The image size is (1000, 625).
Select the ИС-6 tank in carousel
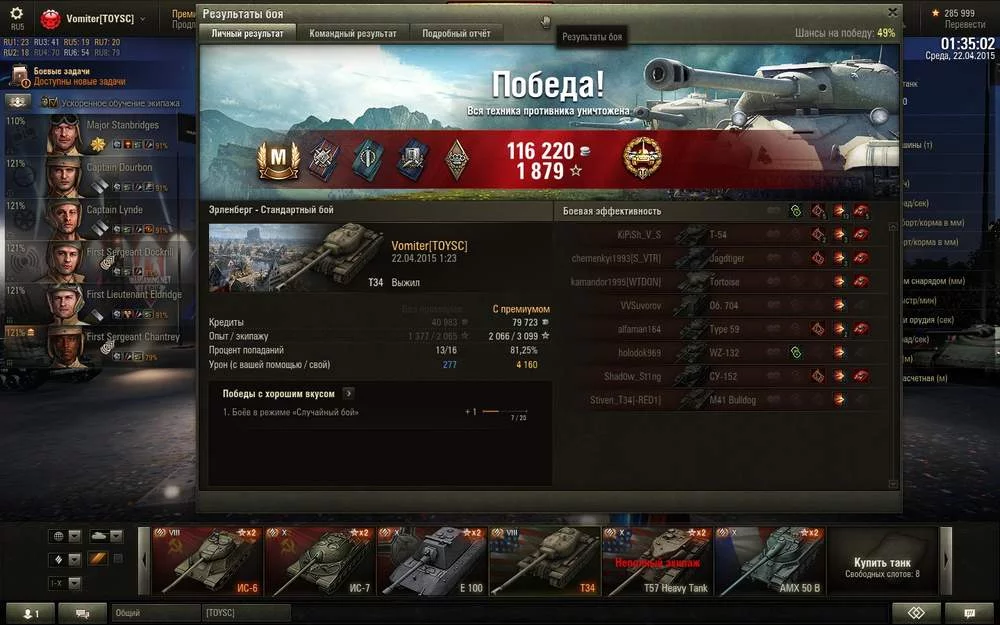click(x=209, y=561)
